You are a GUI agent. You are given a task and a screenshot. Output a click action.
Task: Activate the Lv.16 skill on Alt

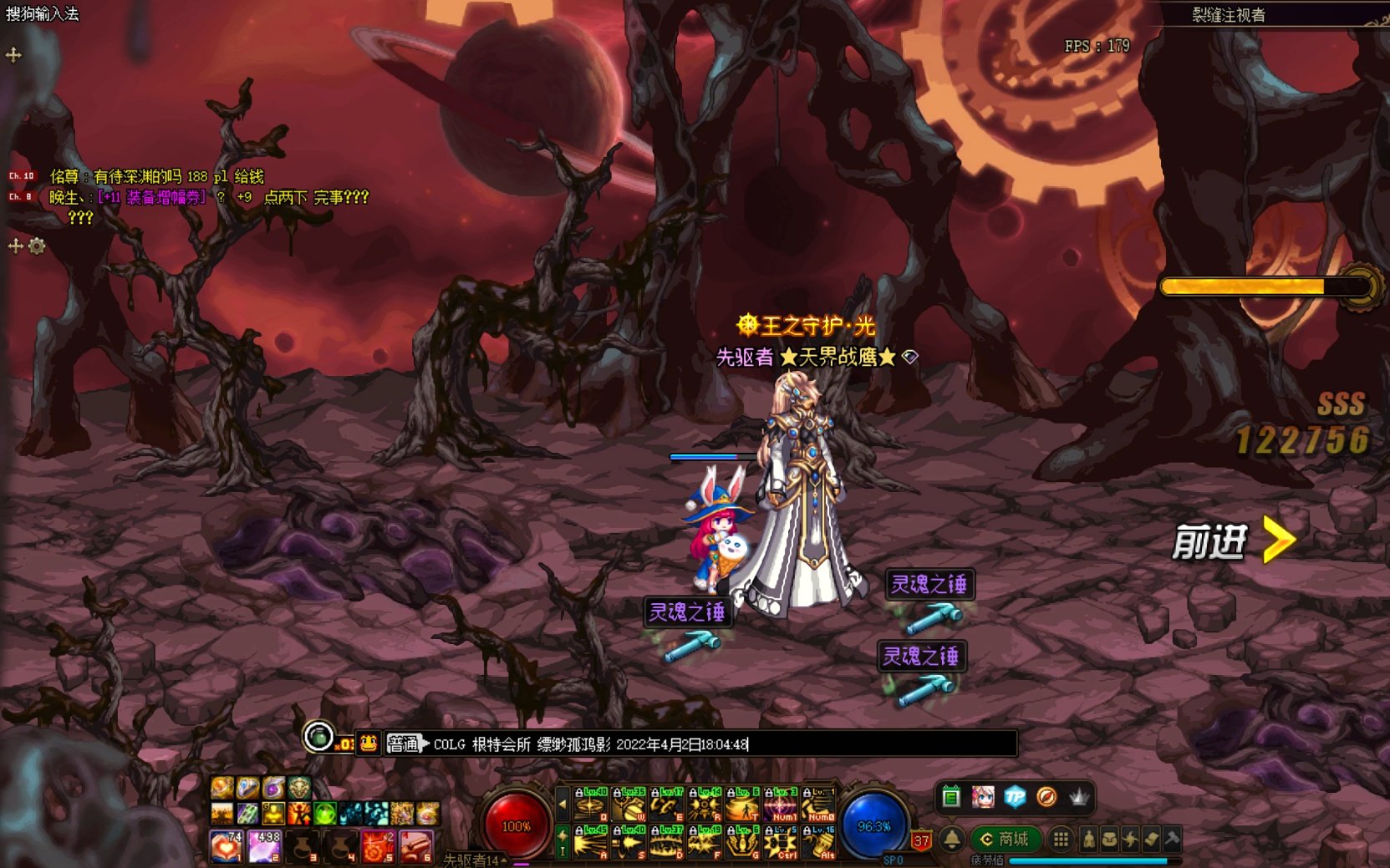point(818,842)
